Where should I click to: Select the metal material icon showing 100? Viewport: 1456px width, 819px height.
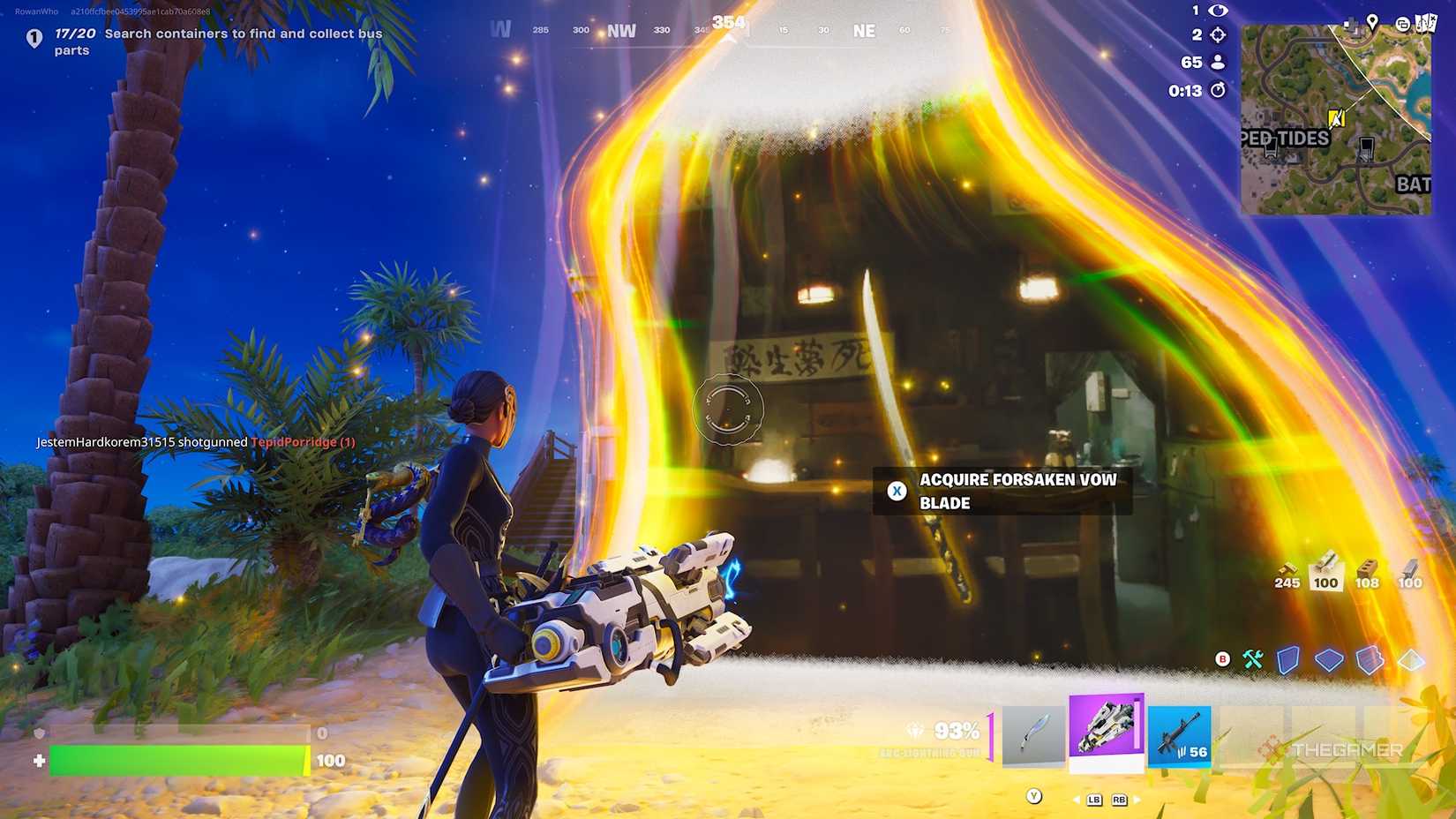(1410, 570)
